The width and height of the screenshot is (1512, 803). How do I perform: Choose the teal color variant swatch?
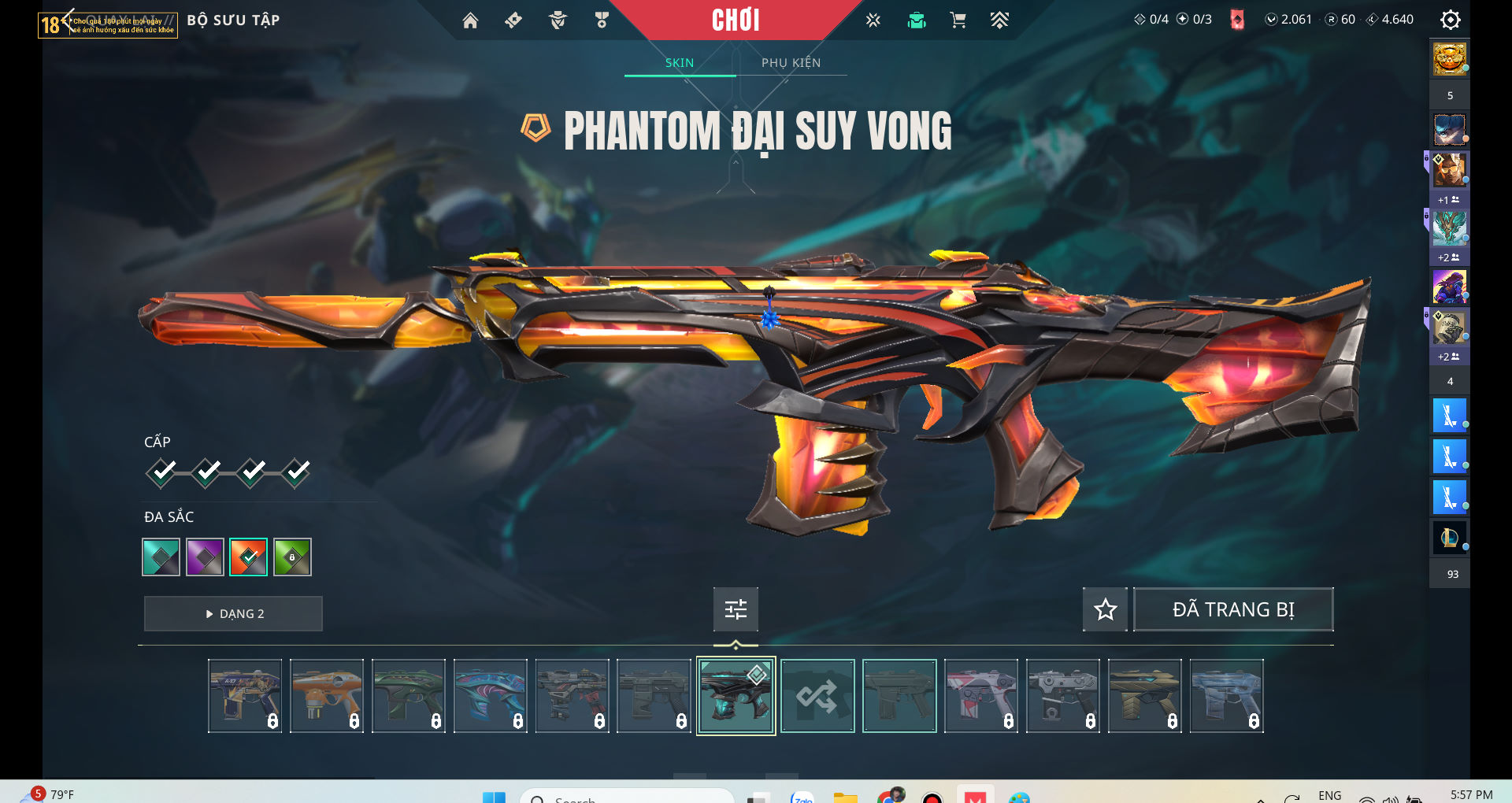[x=161, y=557]
